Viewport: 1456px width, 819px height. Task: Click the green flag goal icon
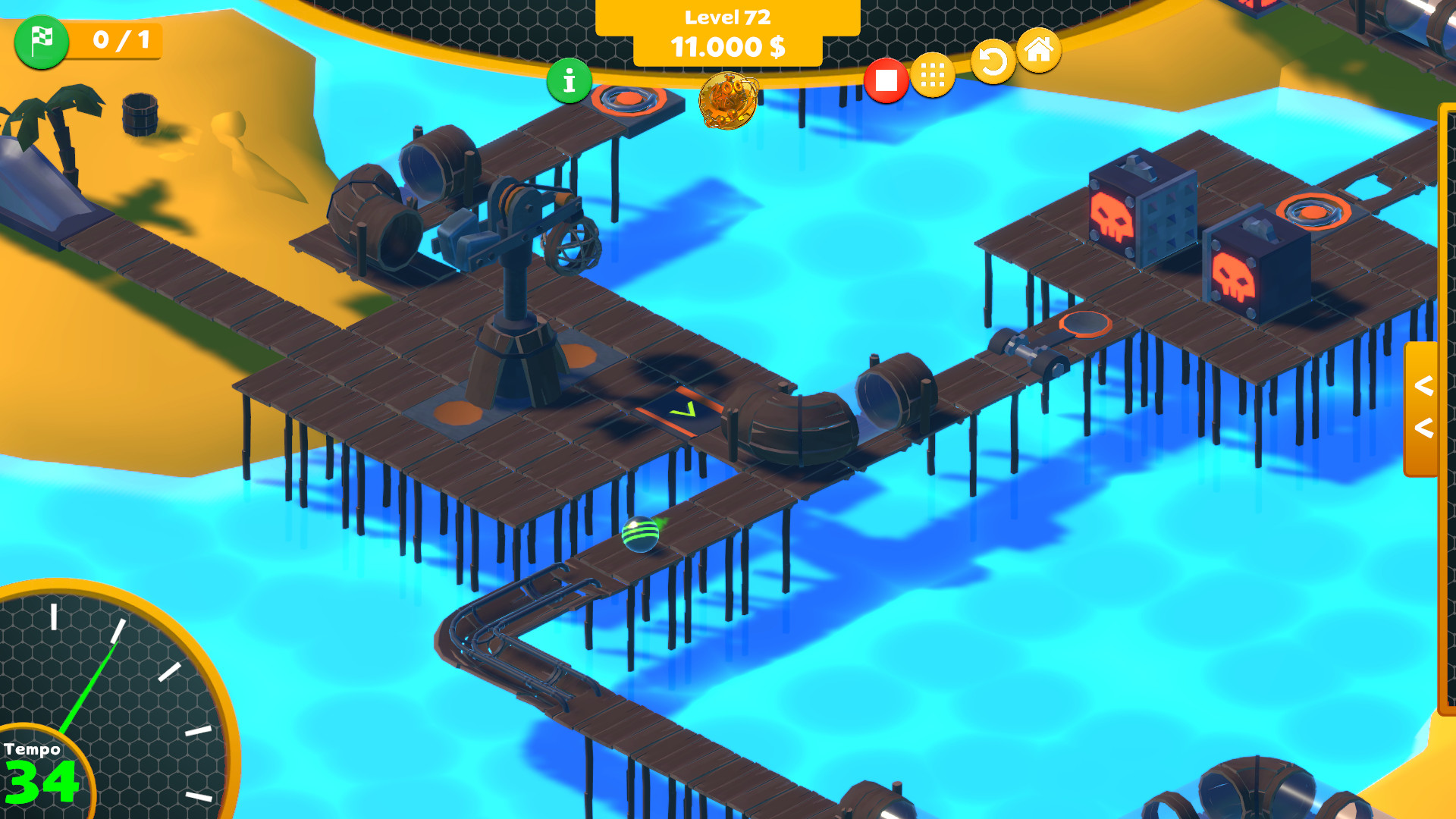(x=42, y=43)
